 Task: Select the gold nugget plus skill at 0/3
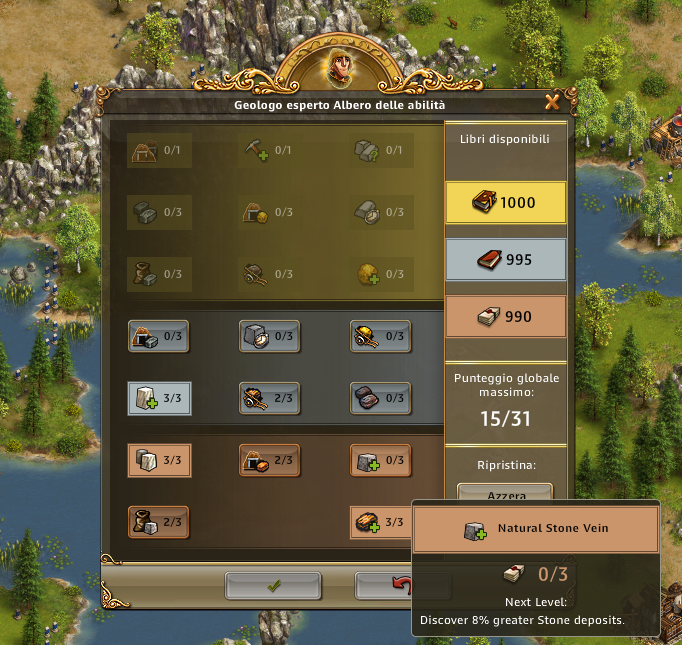pos(380,274)
